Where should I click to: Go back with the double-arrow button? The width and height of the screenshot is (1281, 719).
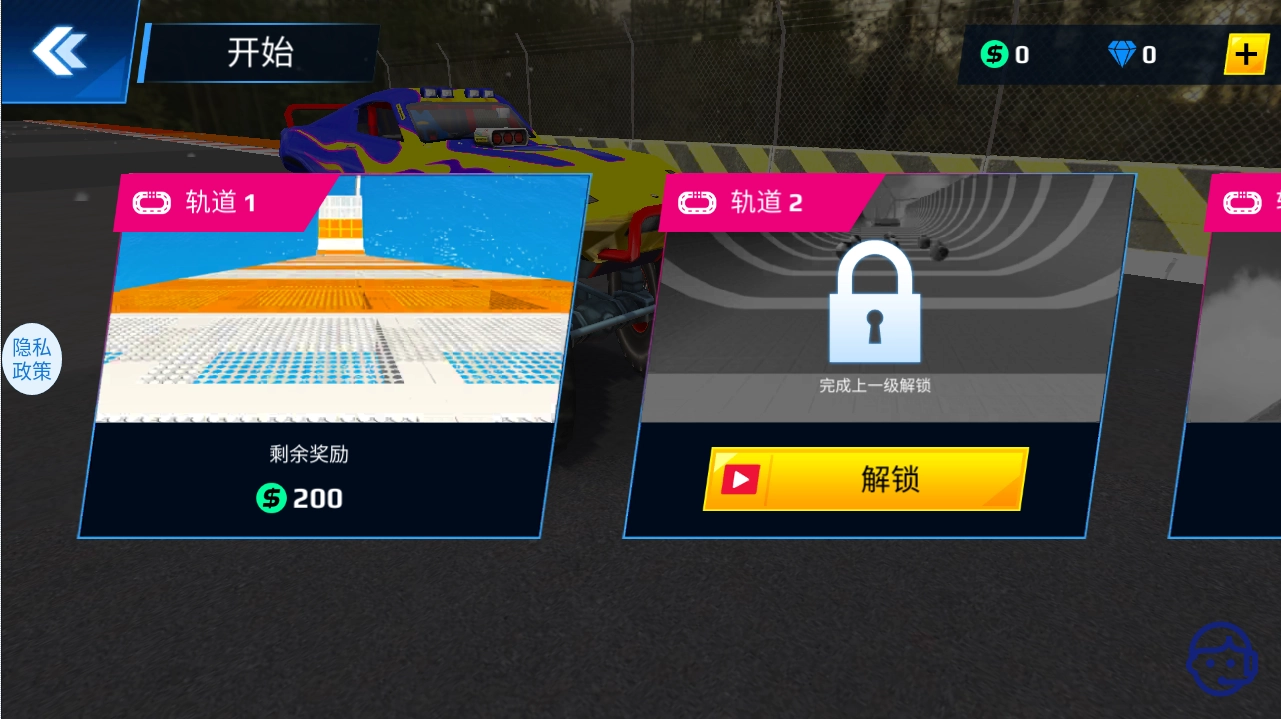click(x=60, y=50)
